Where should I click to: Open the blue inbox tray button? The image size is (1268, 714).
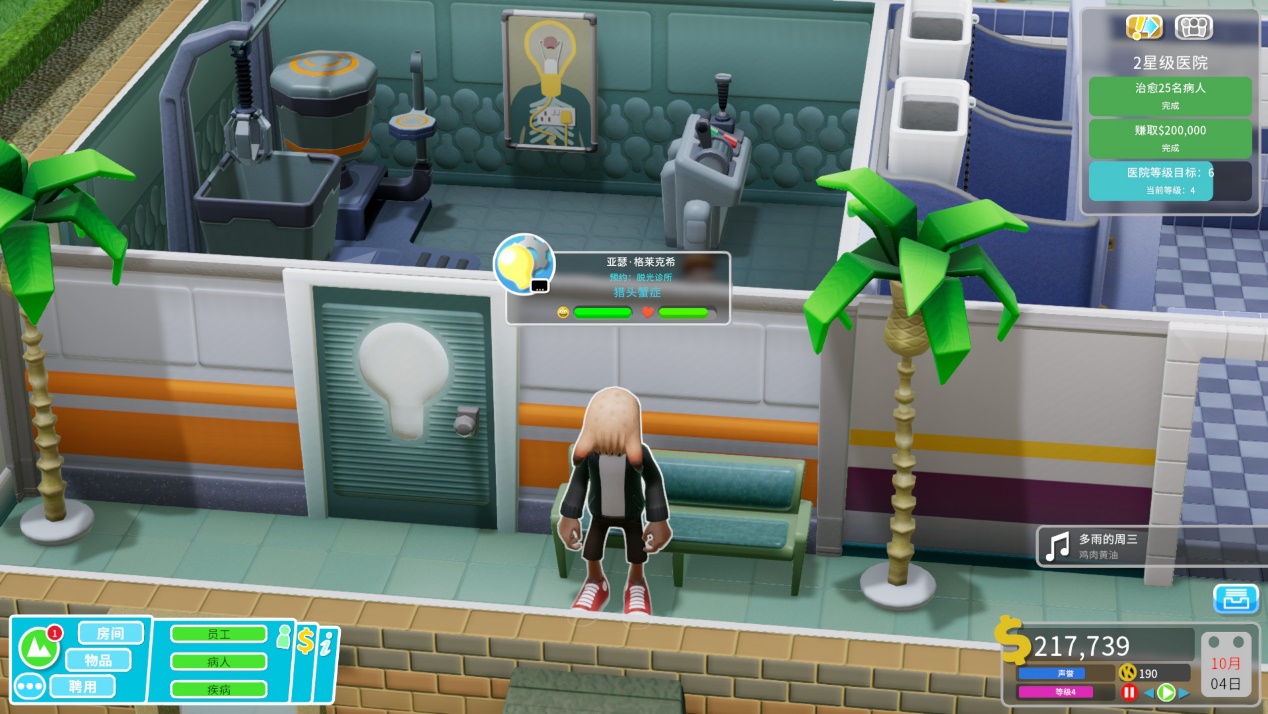point(1236,598)
